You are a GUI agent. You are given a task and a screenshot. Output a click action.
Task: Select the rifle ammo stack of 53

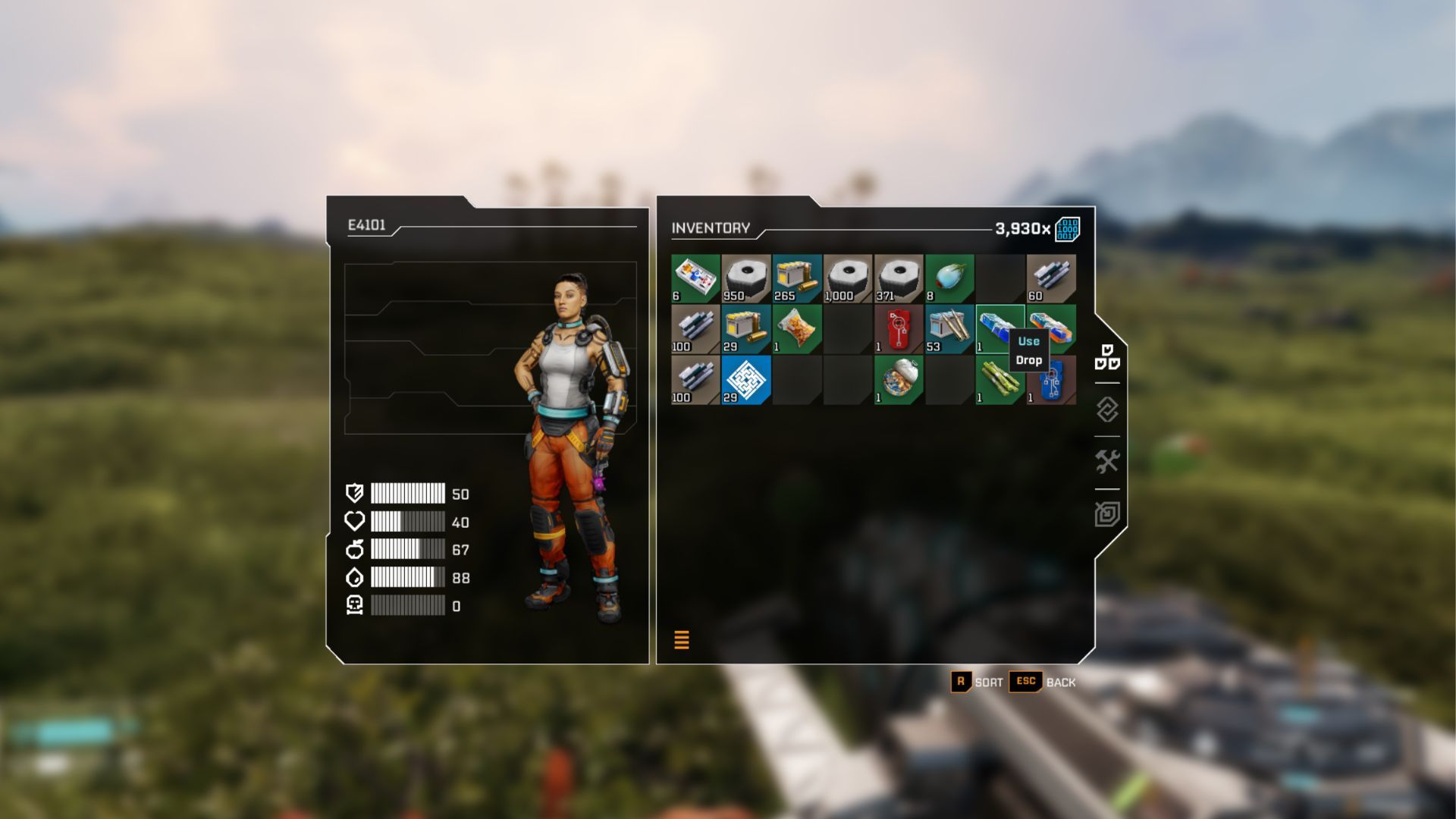coord(949,329)
